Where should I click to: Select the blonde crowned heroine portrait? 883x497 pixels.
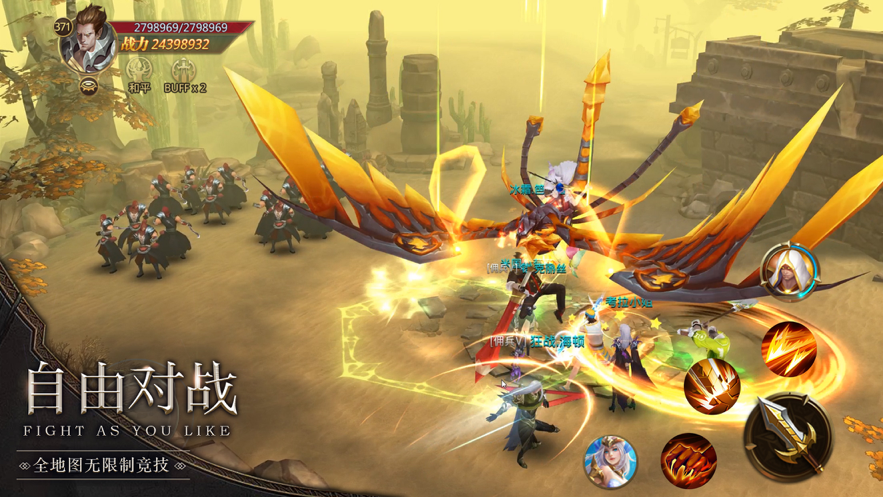pos(611,461)
